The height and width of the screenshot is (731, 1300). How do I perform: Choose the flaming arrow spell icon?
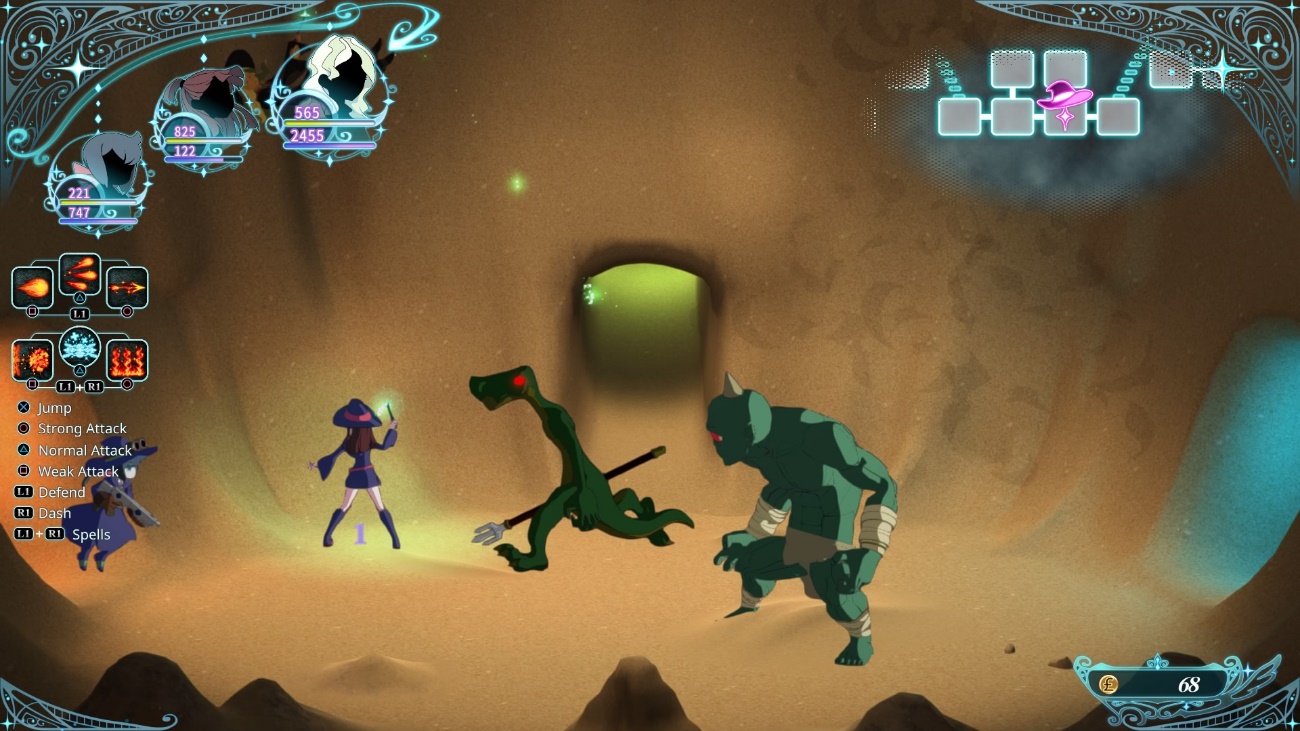[127, 288]
